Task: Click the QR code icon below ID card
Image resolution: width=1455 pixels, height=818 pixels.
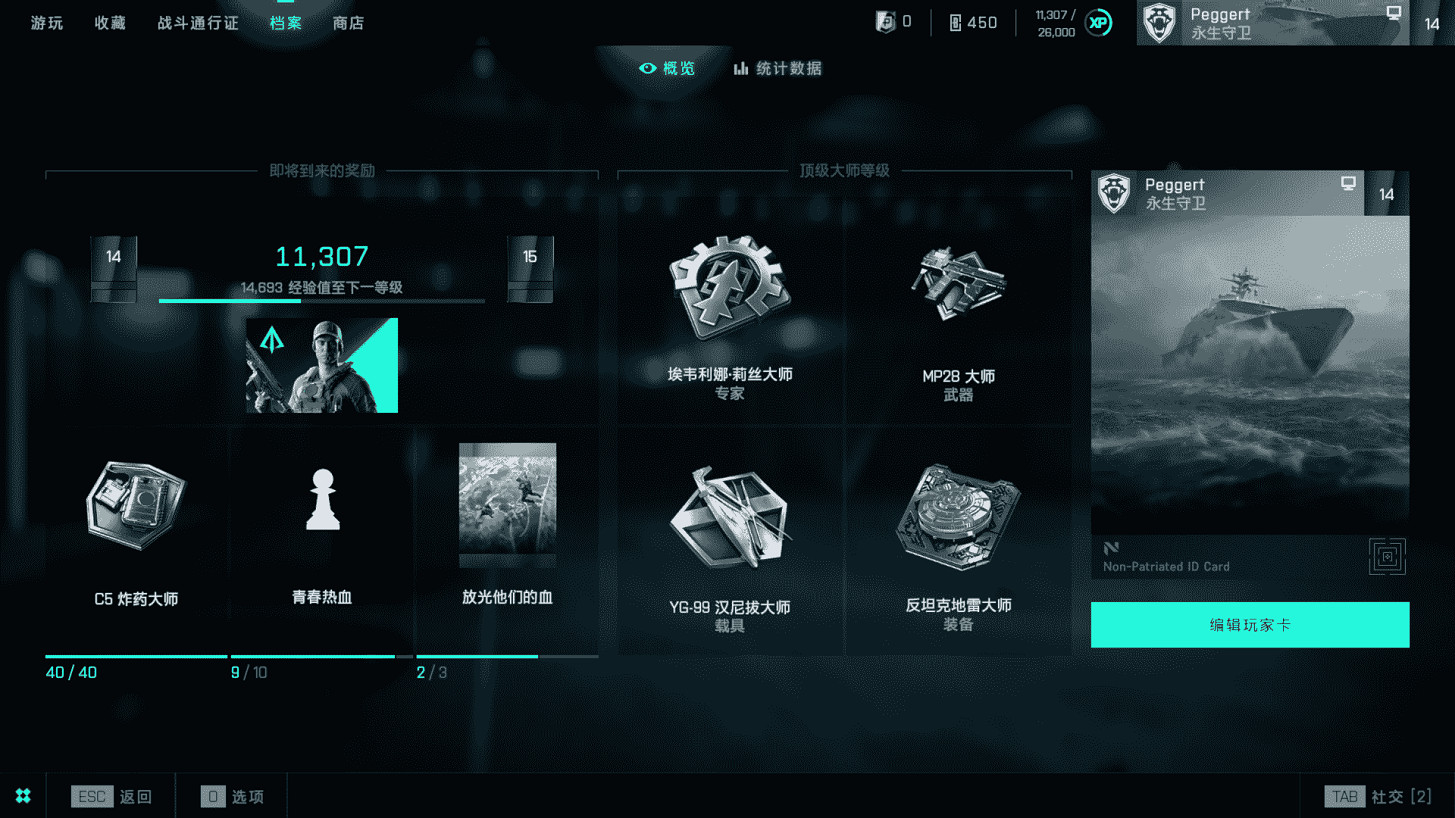Action: pyautogui.click(x=1388, y=557)
